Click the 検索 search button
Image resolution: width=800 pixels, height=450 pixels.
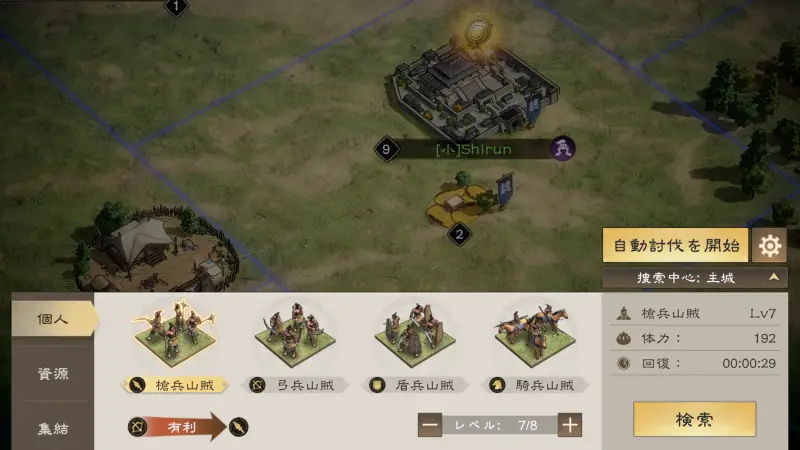(x=694, y=419)
